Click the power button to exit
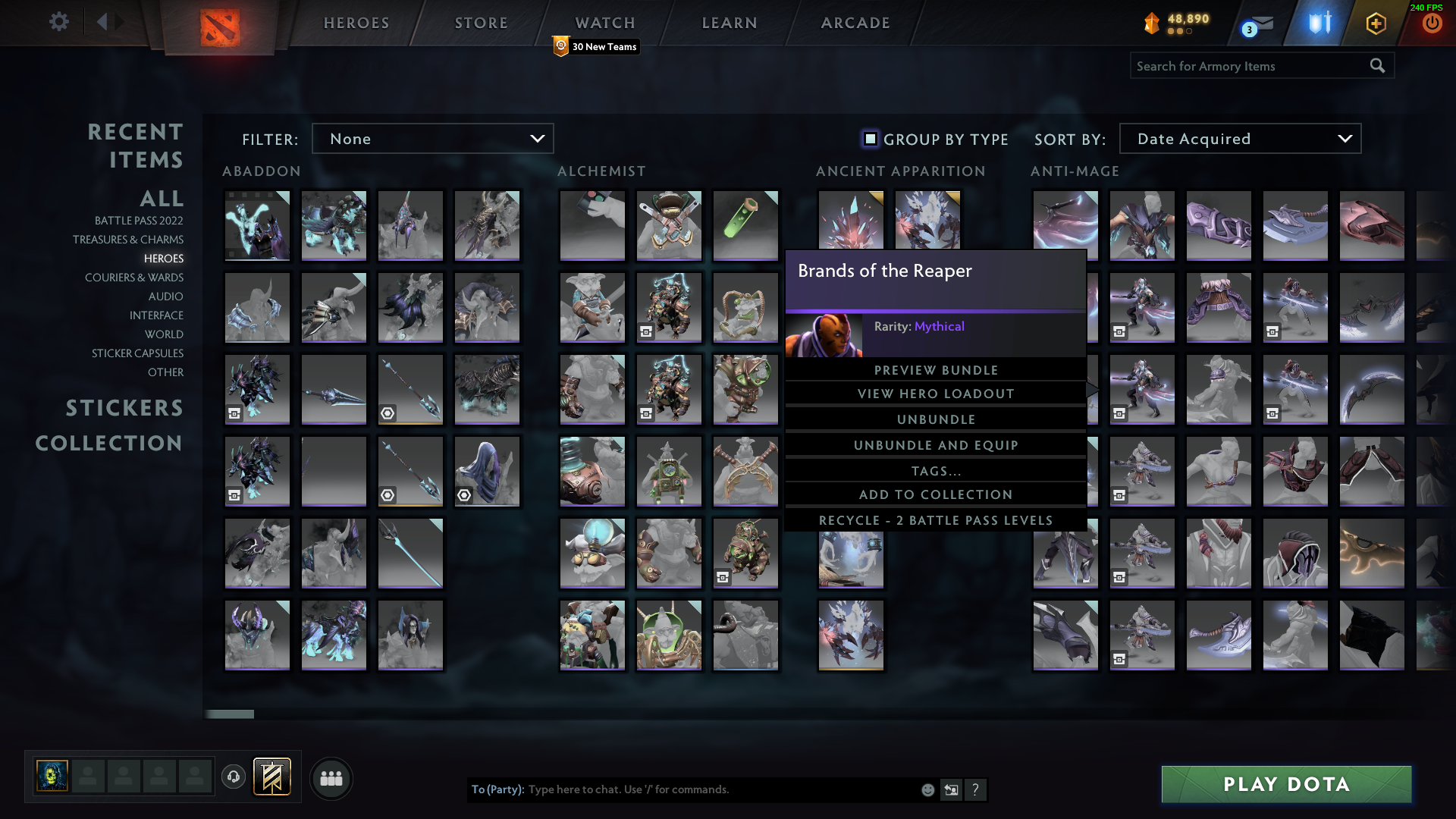This screenshot has height=819, width=1456. 1432,23
